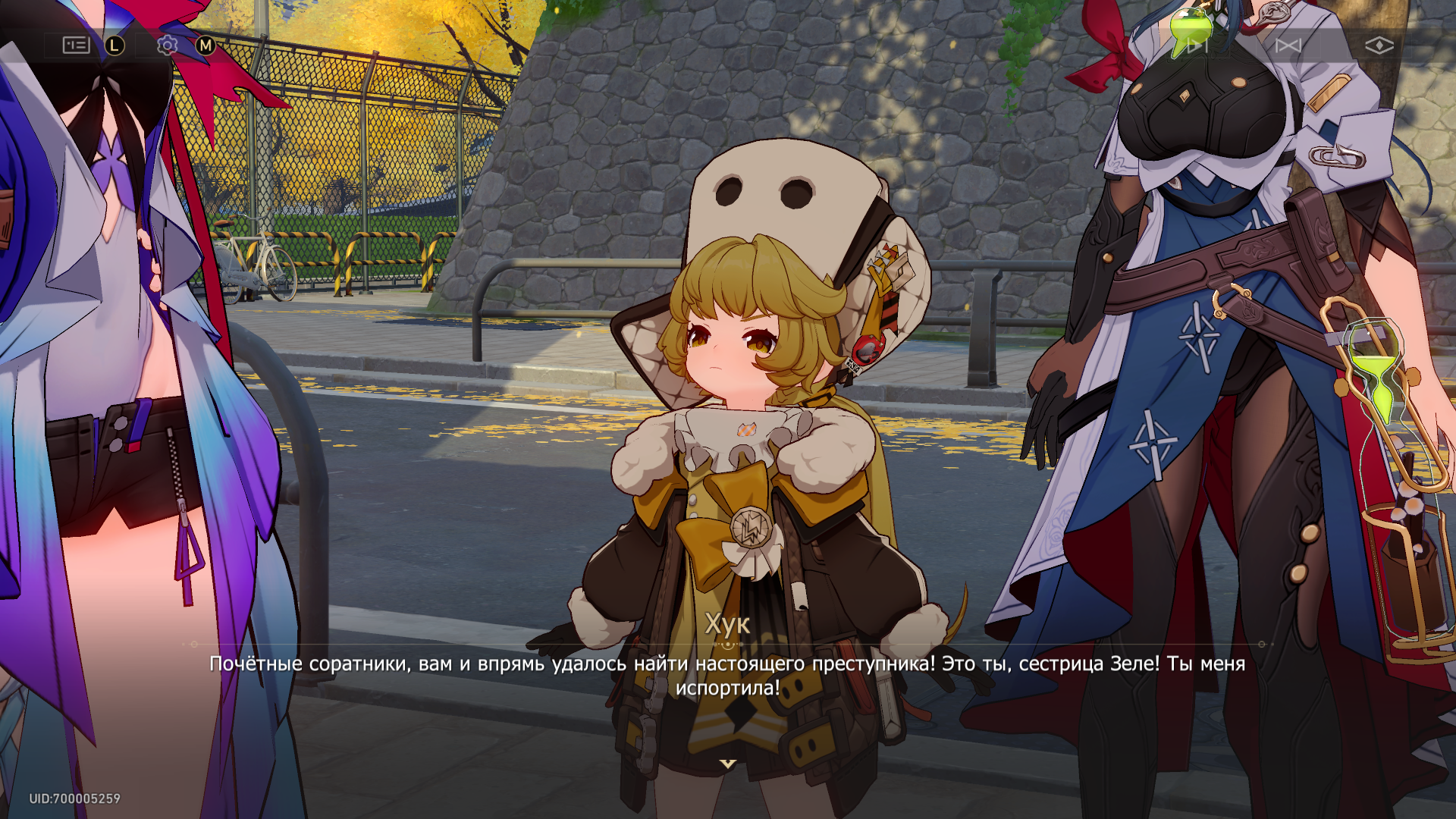The width and height of the screenshot is (1456, 819).
Task: Open settings via the gear icon
Action: [167, 45]
